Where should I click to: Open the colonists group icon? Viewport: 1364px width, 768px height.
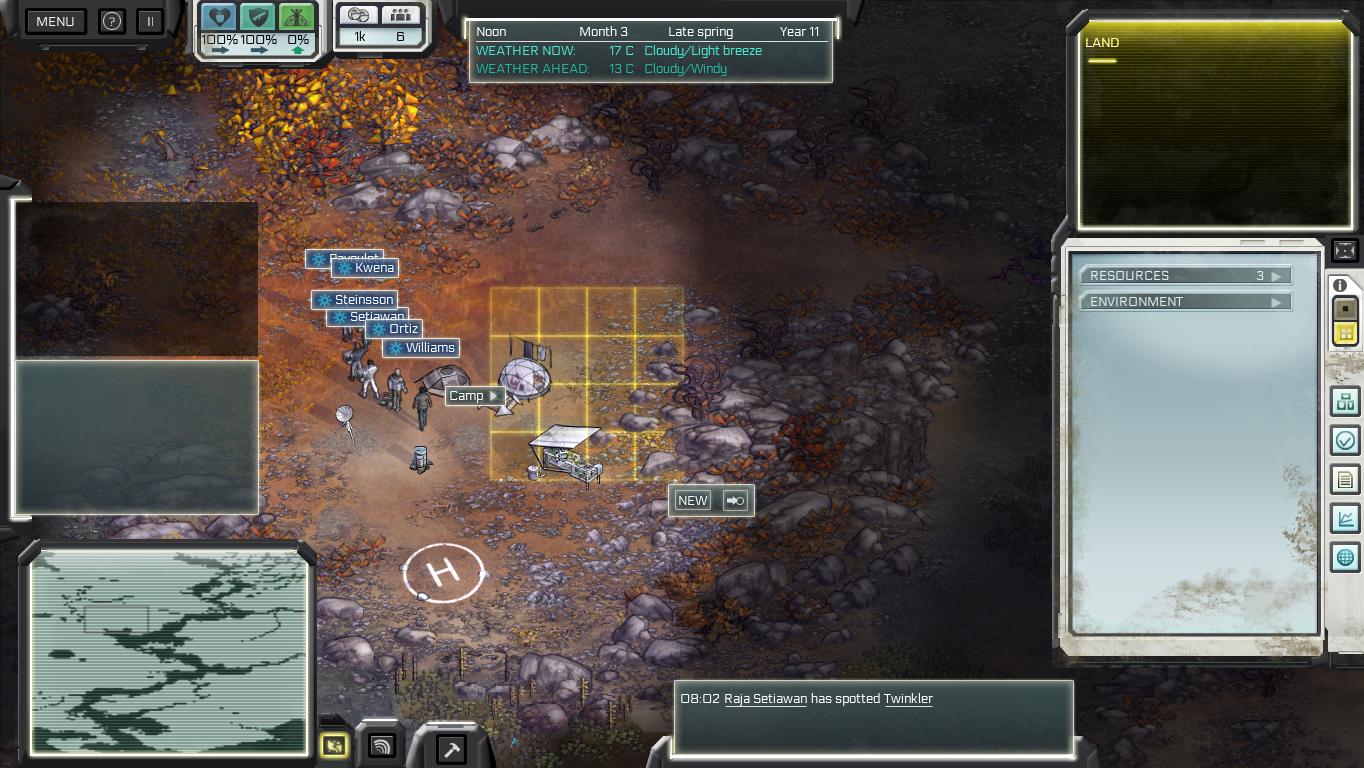[400, 15]
